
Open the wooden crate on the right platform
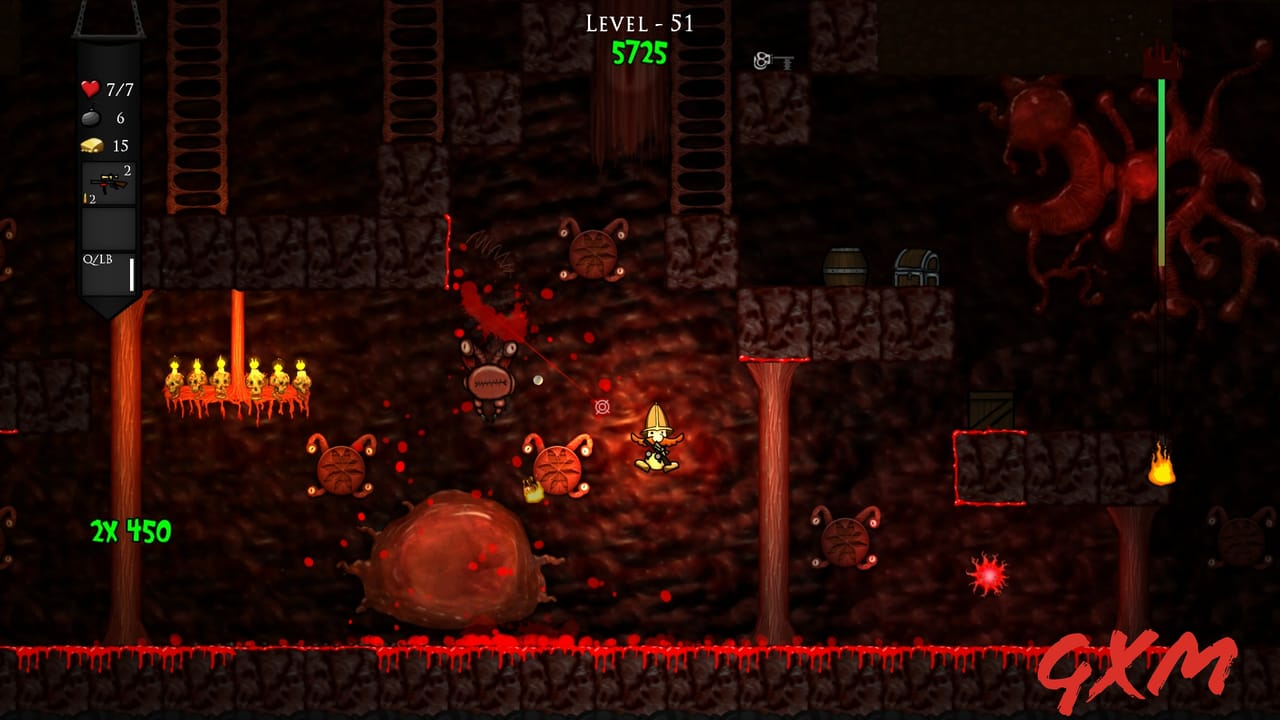[990, 410]
